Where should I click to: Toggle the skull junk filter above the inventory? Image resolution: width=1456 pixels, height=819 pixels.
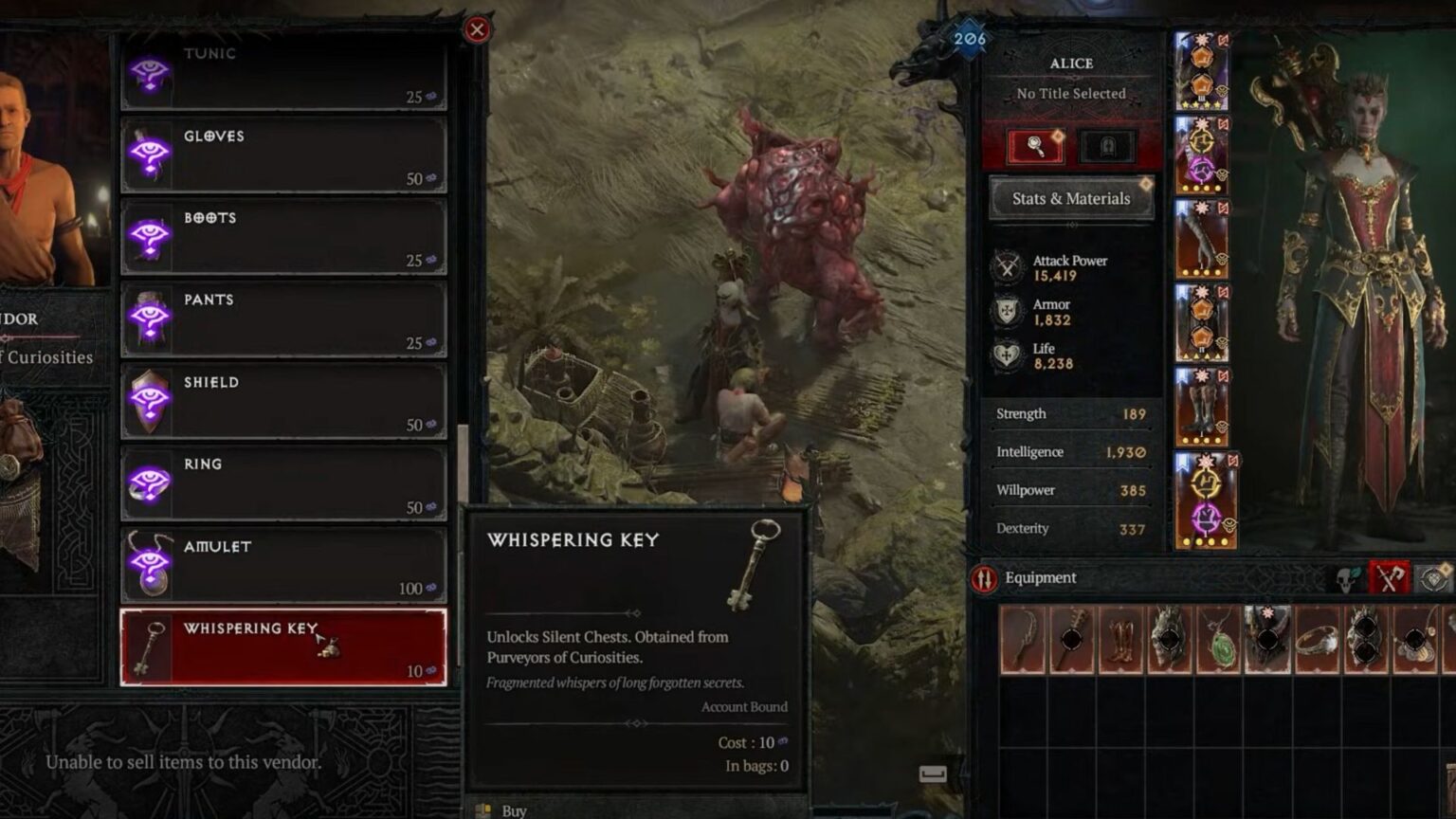click(x=1345, y=577)
